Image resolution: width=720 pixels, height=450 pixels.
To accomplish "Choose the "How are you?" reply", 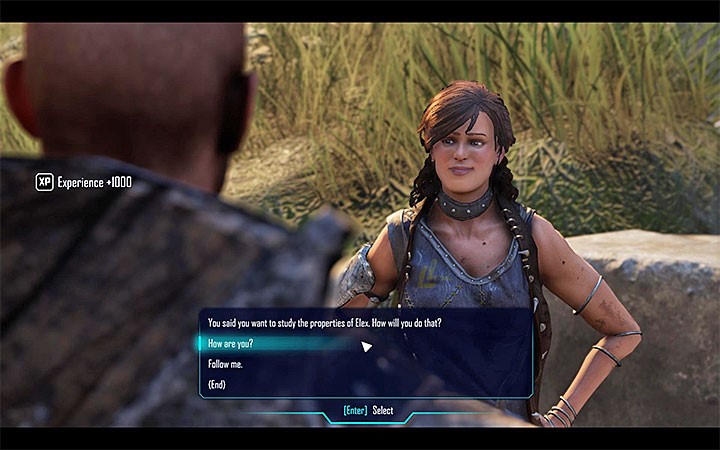I will click(x=231, y=344).
